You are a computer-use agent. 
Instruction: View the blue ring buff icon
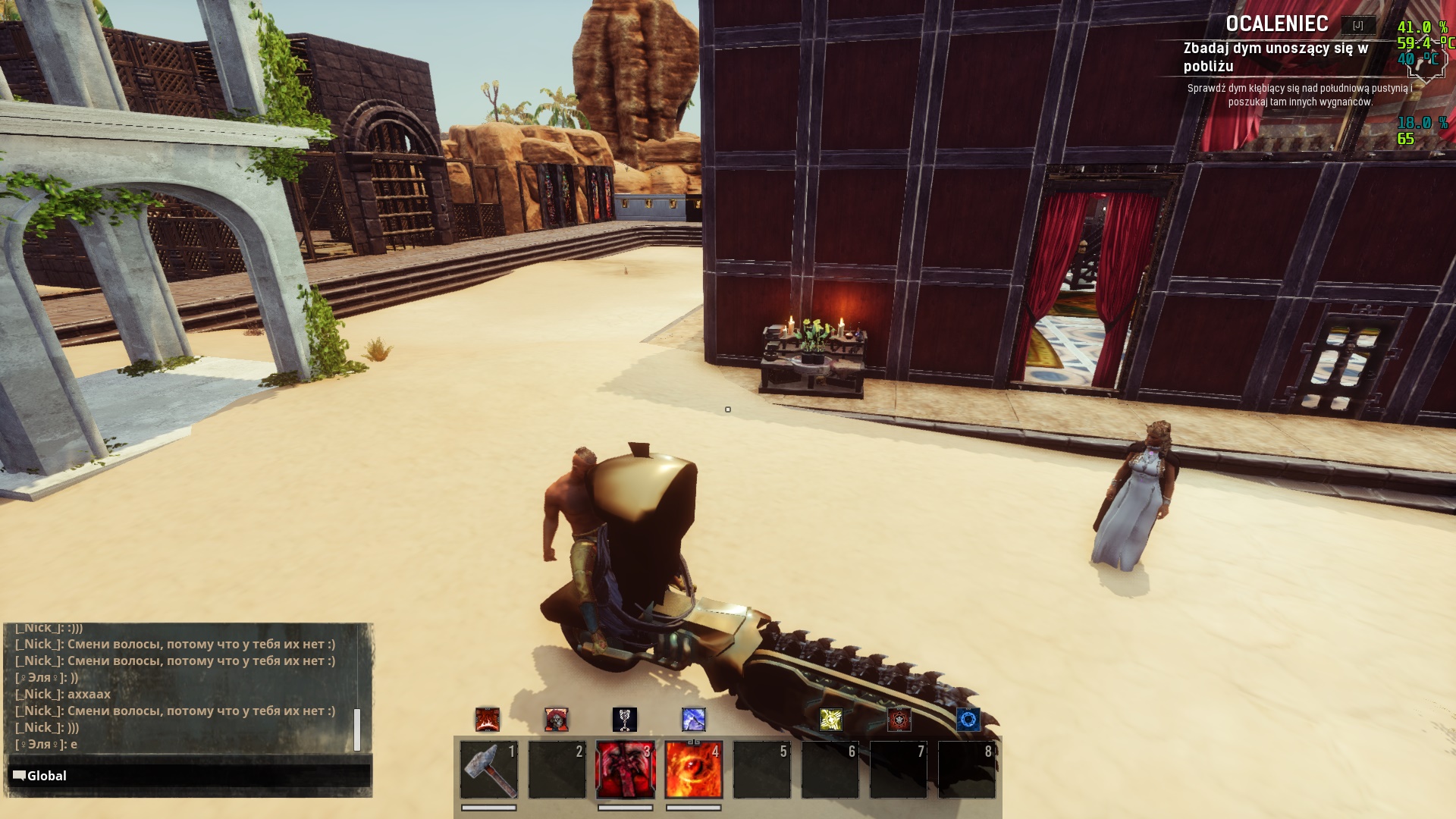[968, 719]
